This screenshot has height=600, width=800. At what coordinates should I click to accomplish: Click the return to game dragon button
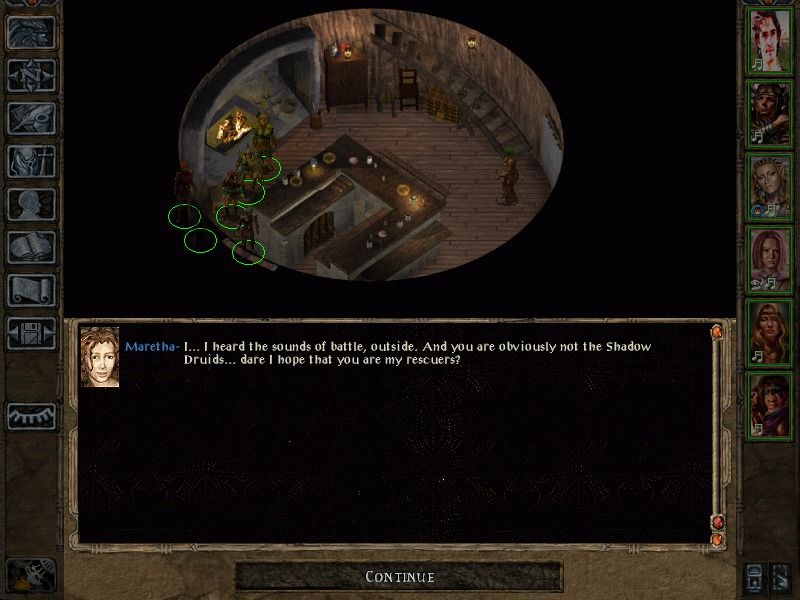tap(31, 32)
